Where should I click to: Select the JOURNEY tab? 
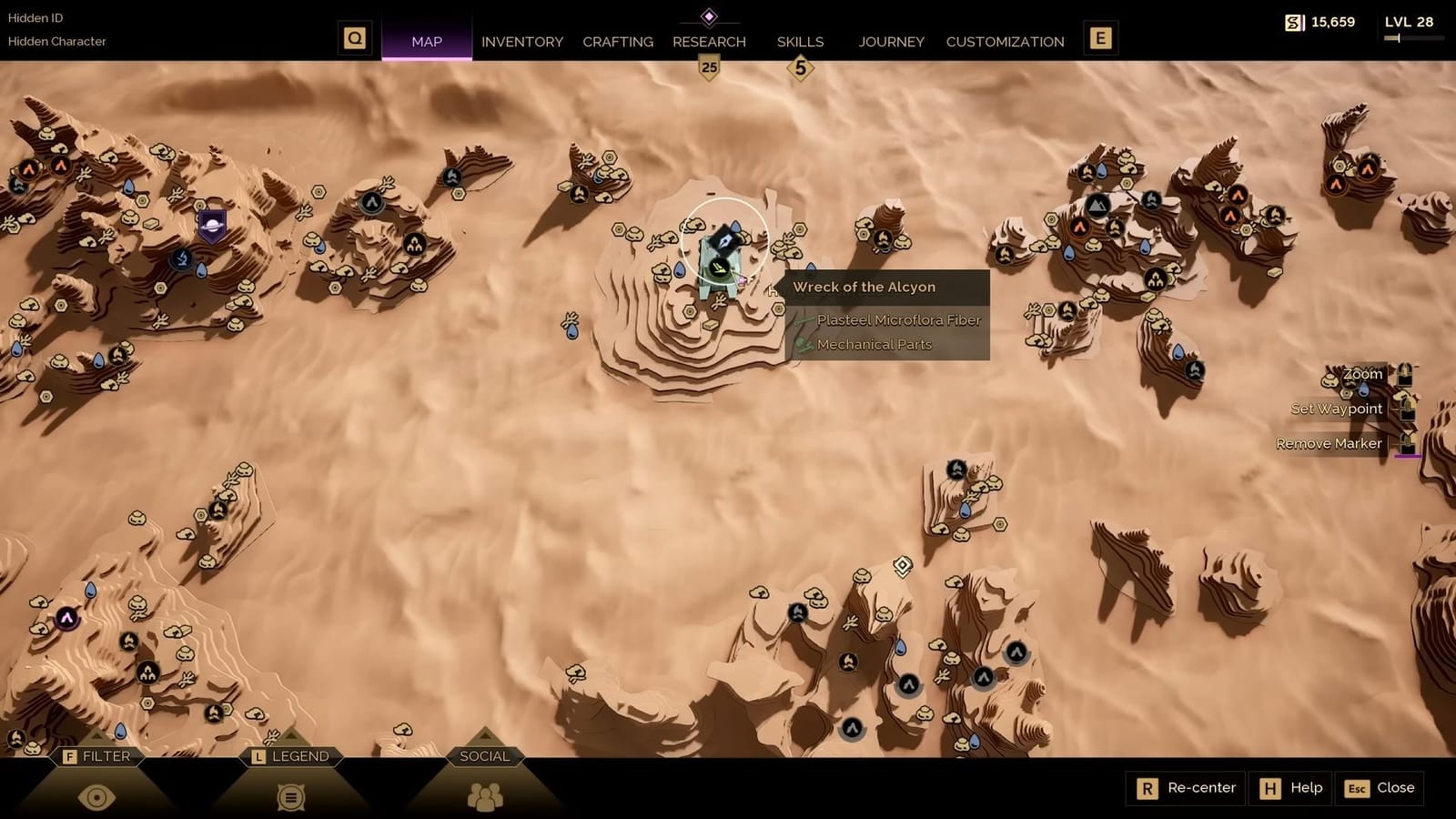[891, 41]
